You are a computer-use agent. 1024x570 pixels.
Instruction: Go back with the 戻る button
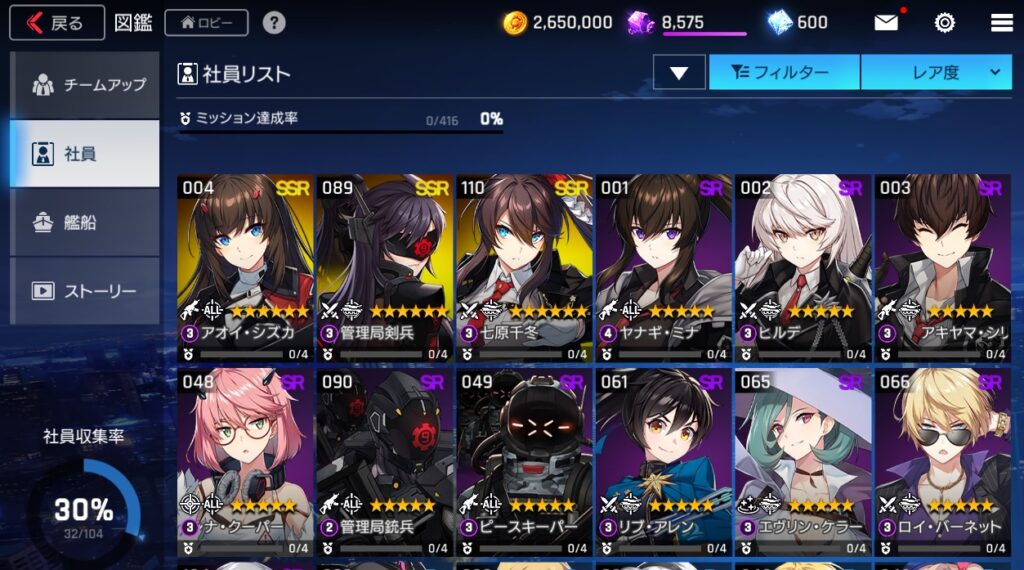click(x=57, y=22)
